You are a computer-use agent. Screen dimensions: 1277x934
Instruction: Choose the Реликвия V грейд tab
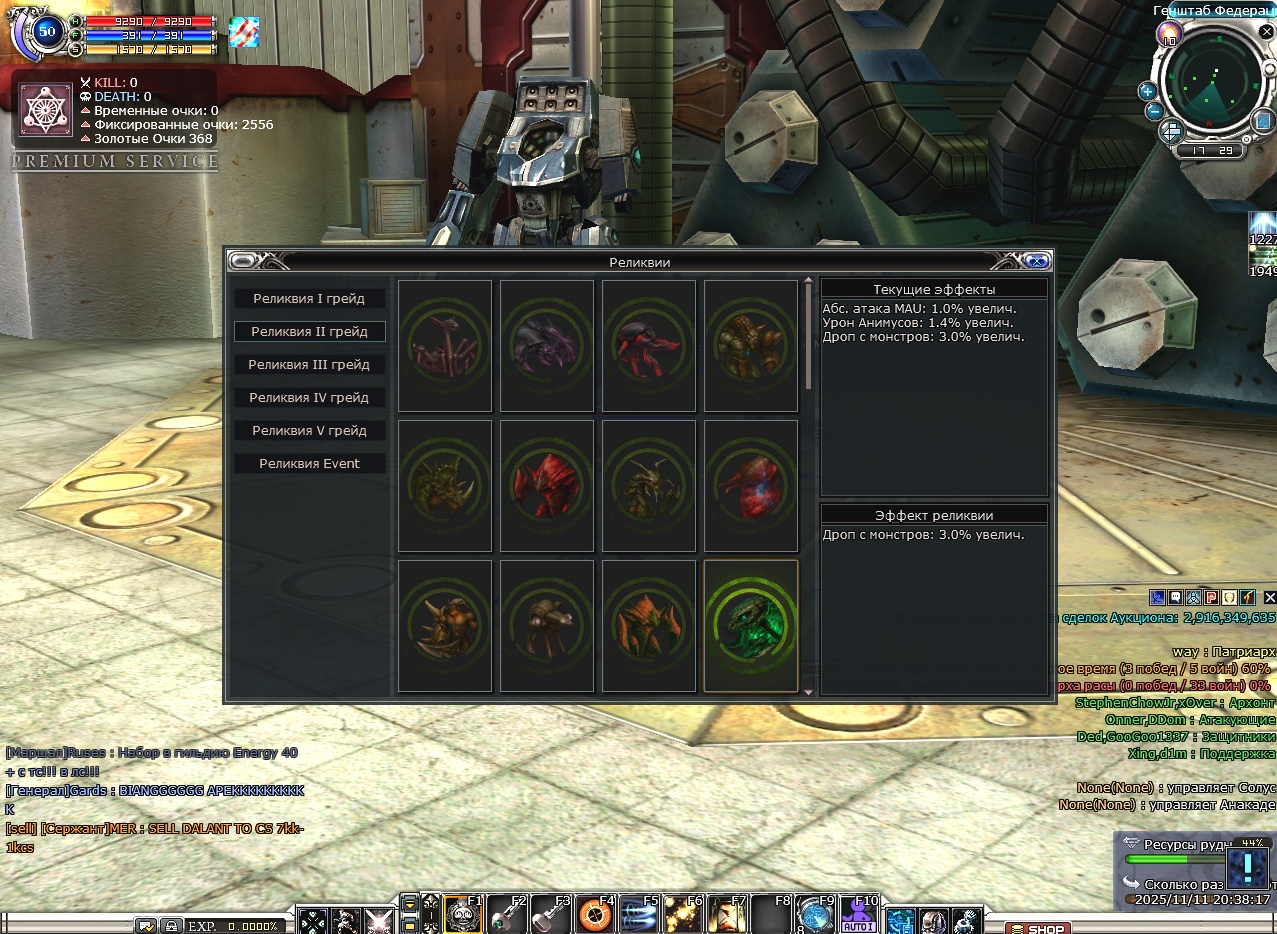tap(309, 431)
